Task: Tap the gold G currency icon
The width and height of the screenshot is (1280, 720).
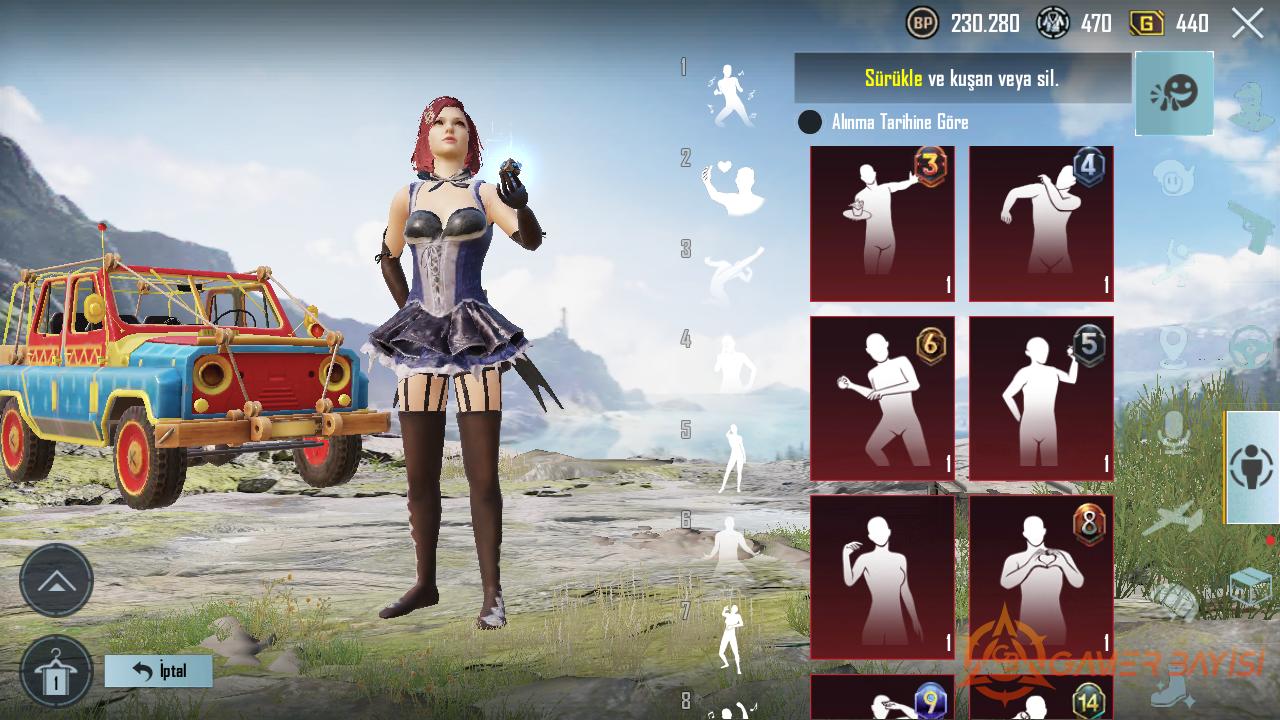Action: point(1146,23)
